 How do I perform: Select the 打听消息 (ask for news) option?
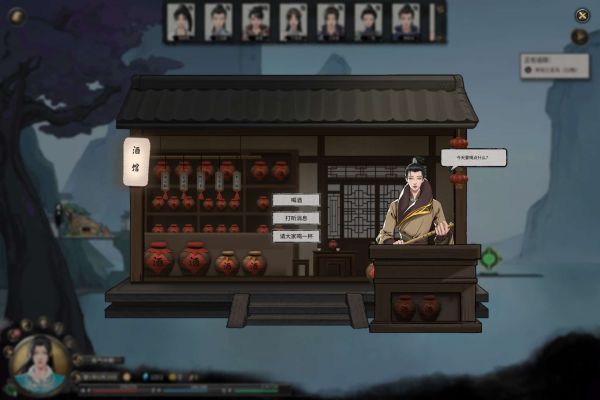click(296, 218)
